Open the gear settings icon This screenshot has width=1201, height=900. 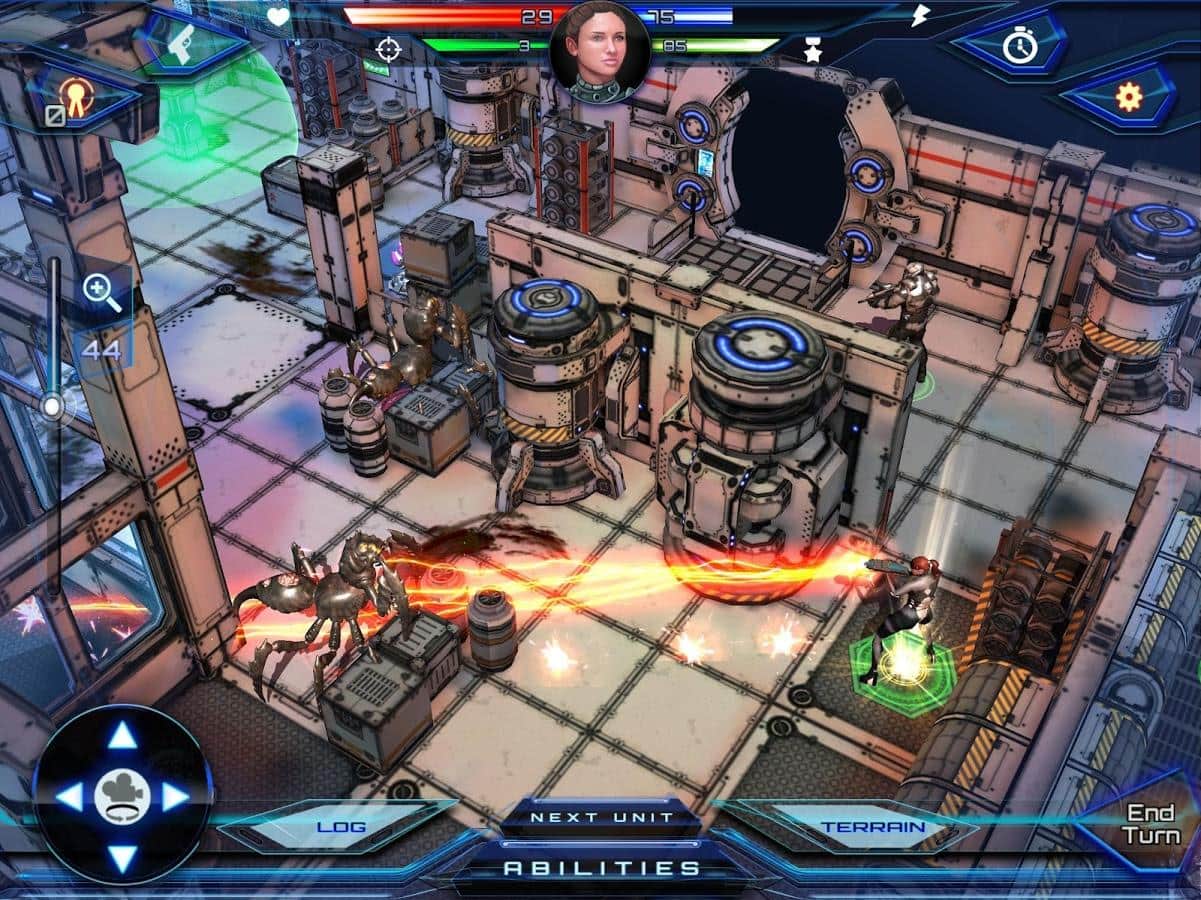tap(1129, 97)
